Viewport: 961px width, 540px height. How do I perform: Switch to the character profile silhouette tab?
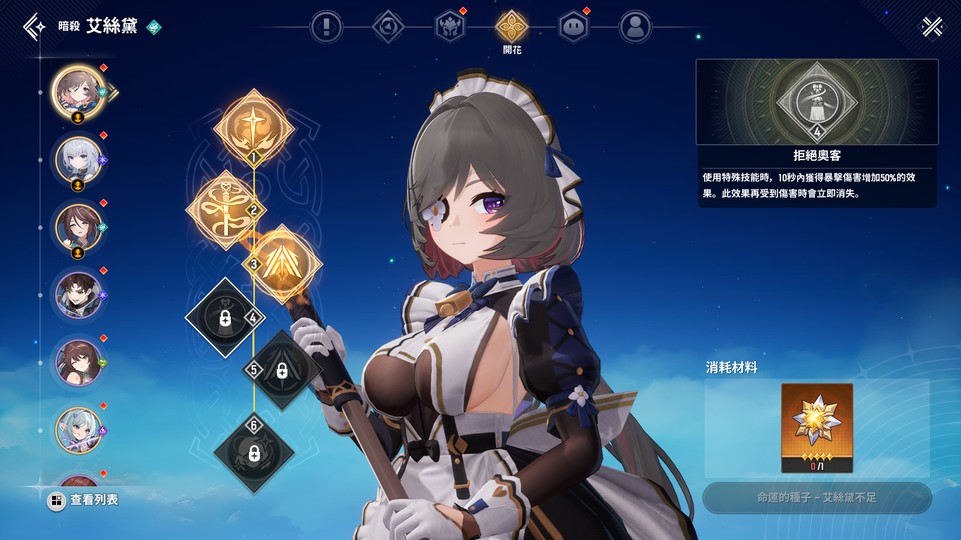click(635, 27)
